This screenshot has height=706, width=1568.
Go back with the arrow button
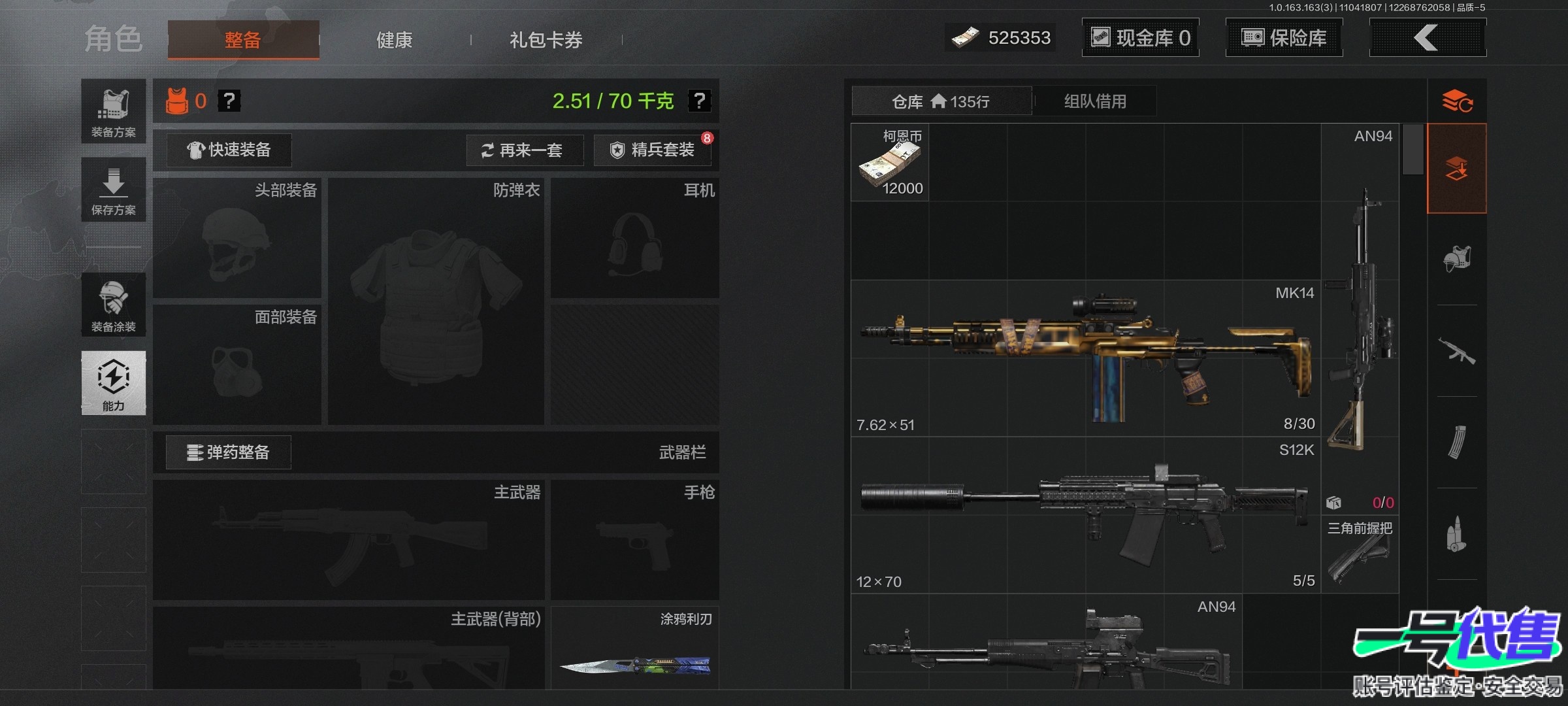pyautogui.click(x=1427, y=38)
